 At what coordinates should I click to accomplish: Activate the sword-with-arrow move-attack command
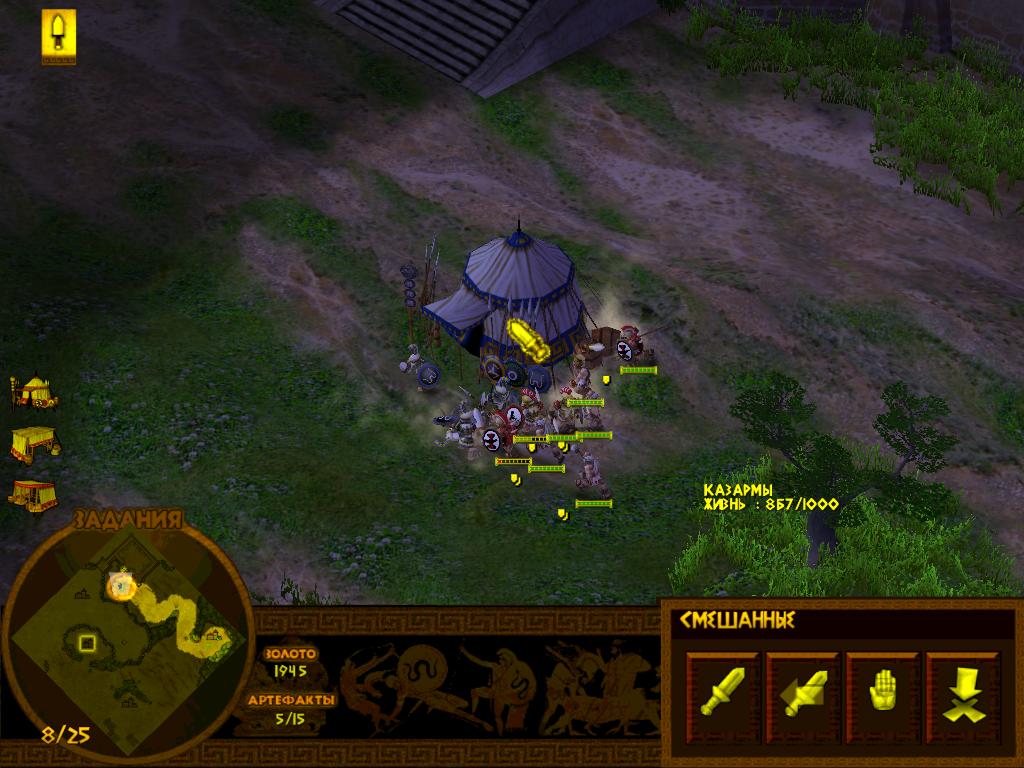coord(803,685)
